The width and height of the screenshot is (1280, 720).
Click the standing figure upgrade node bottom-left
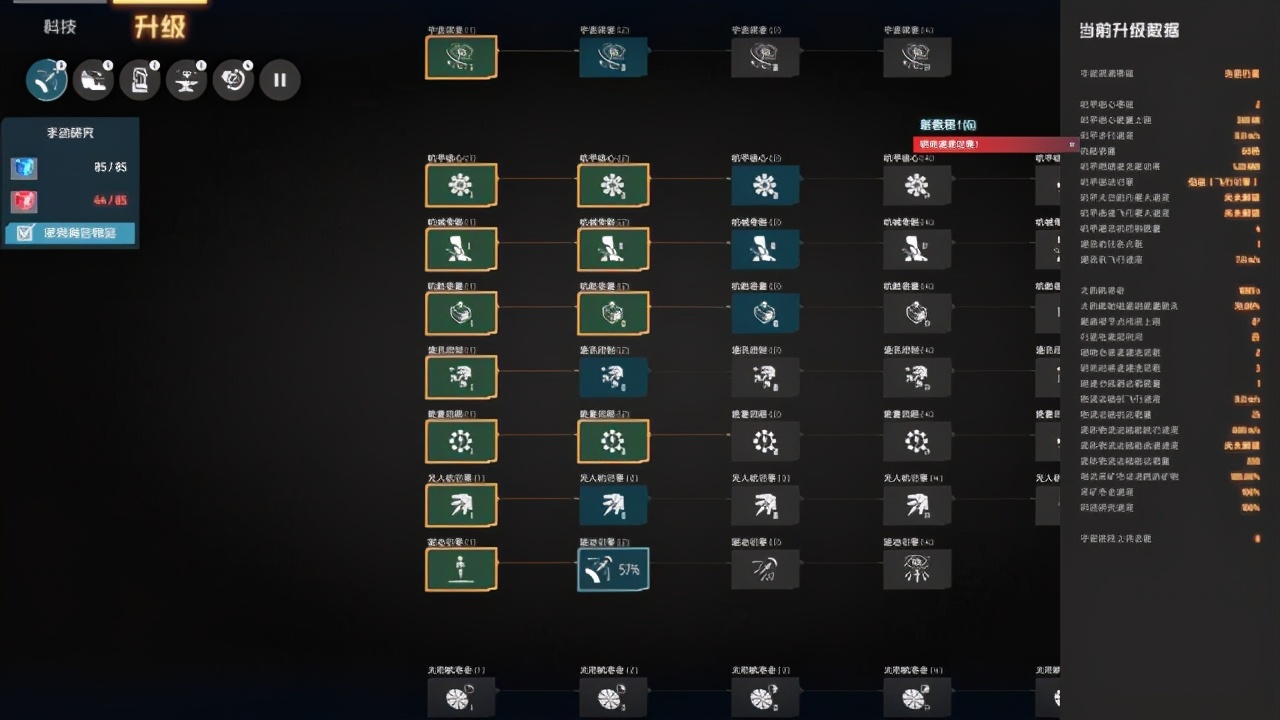[461, 569]
